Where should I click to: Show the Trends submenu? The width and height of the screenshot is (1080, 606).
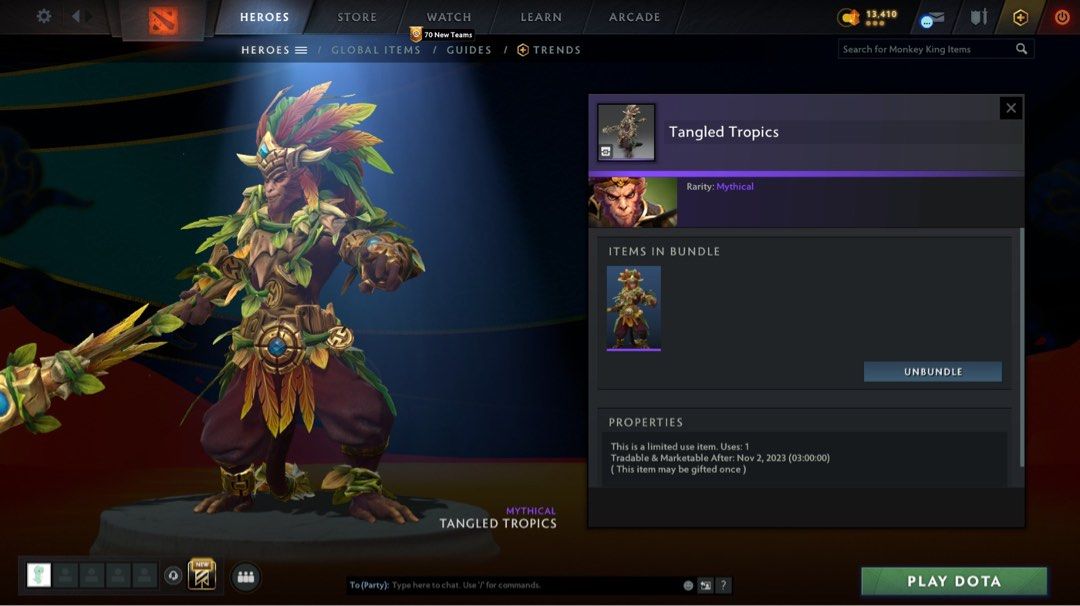[x=549, y=50]
